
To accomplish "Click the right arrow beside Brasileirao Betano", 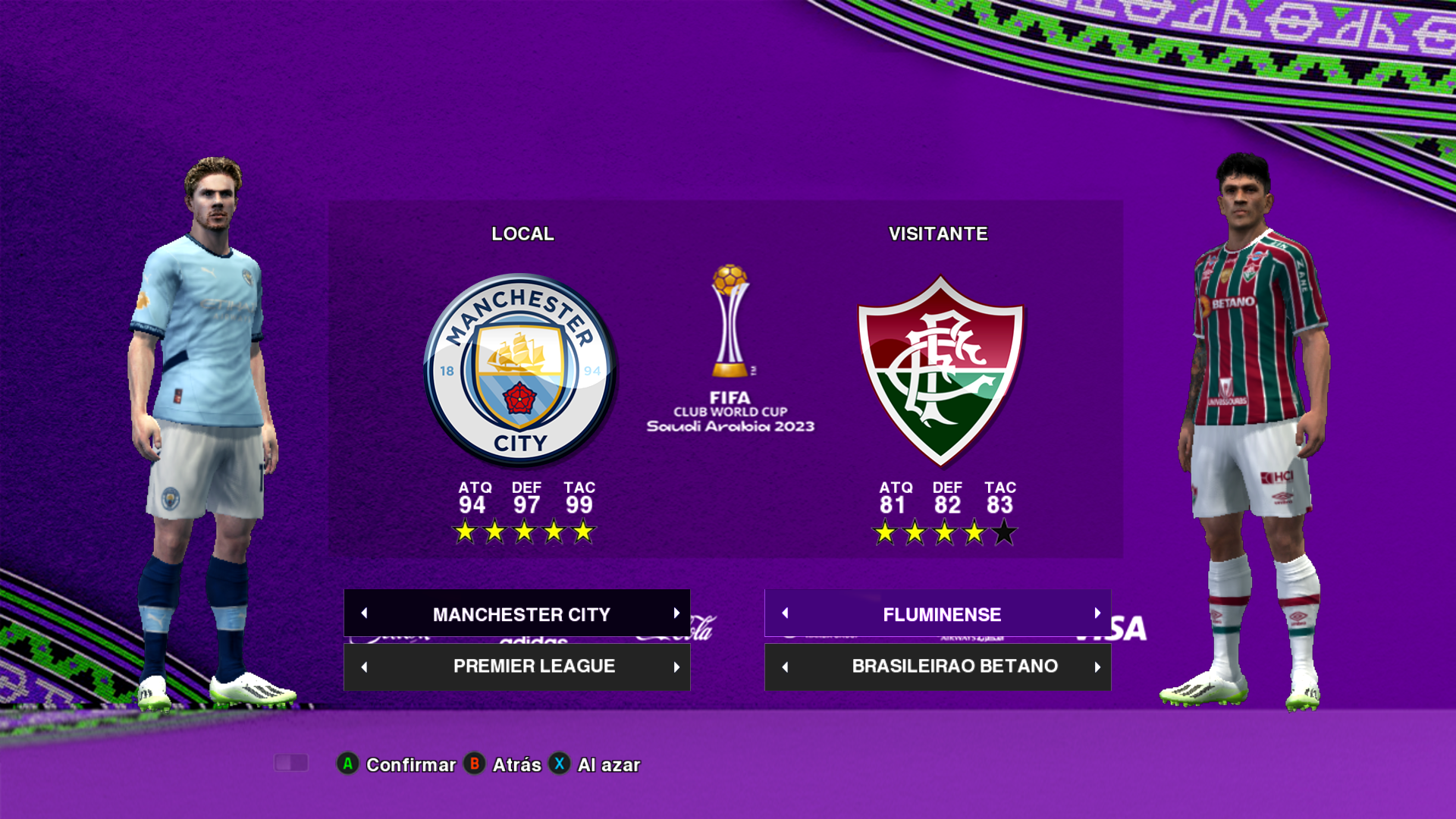I will [x=1097, y=667].
